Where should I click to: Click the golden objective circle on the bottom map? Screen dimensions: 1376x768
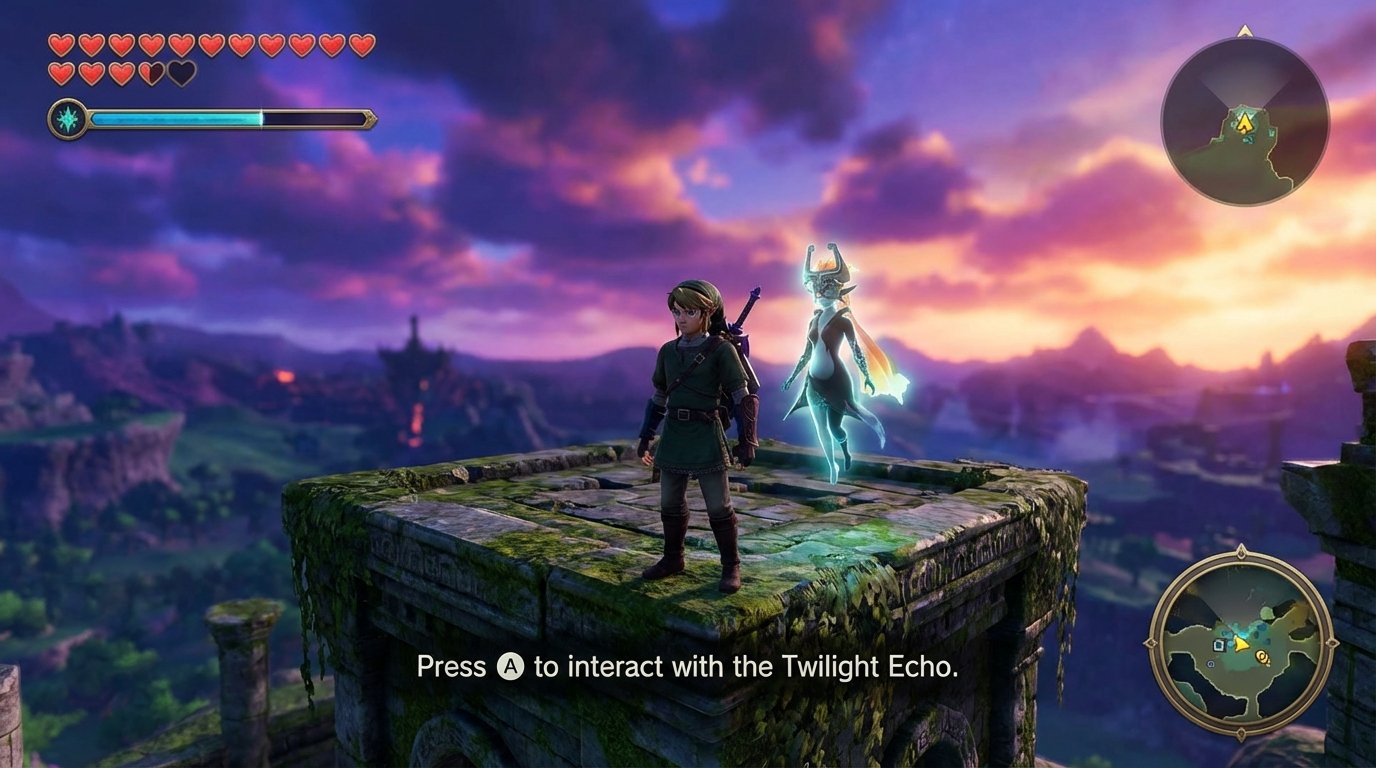(x=1262, y=657)
